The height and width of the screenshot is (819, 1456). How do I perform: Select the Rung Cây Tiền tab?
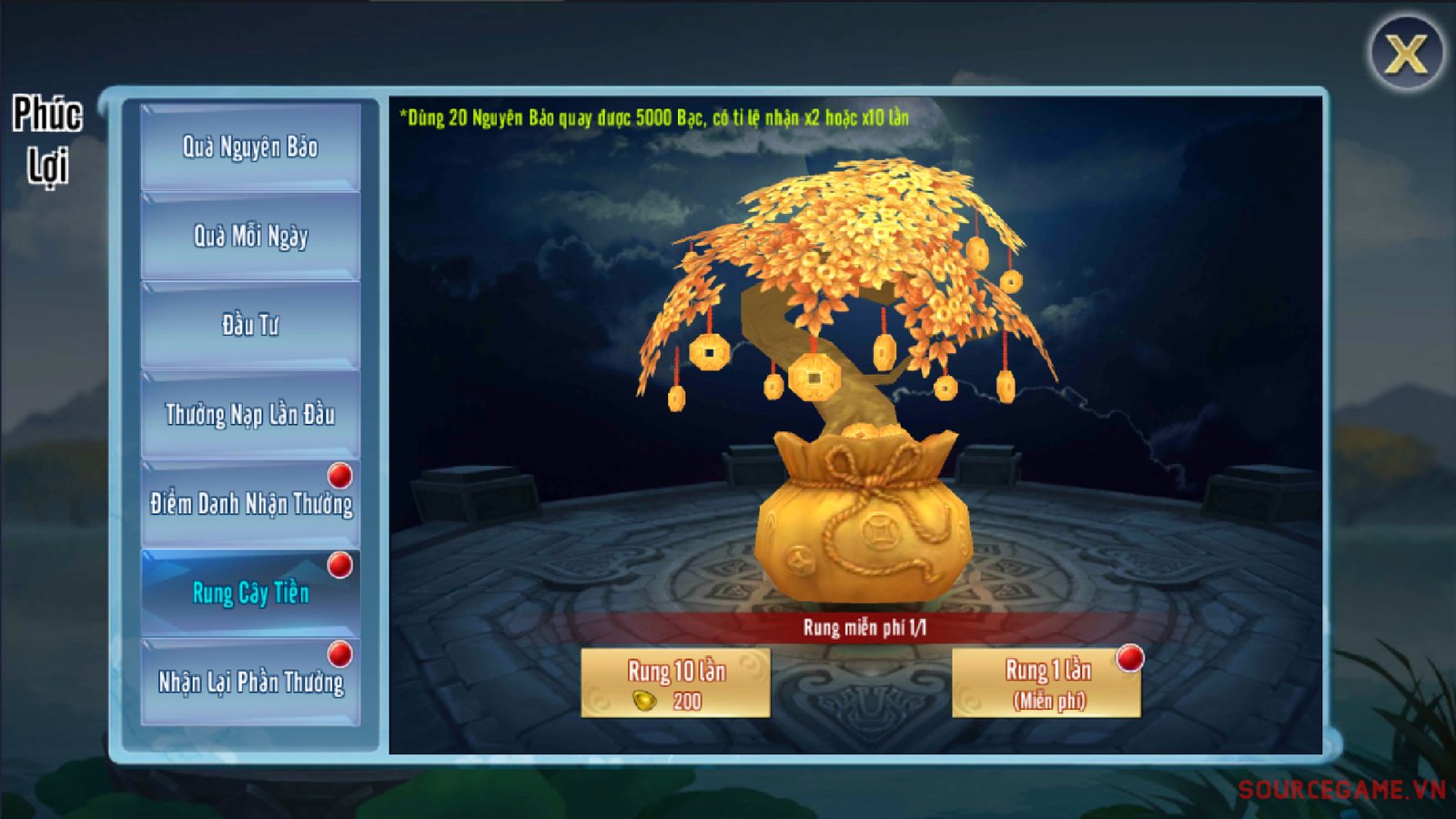pos(250,592)
